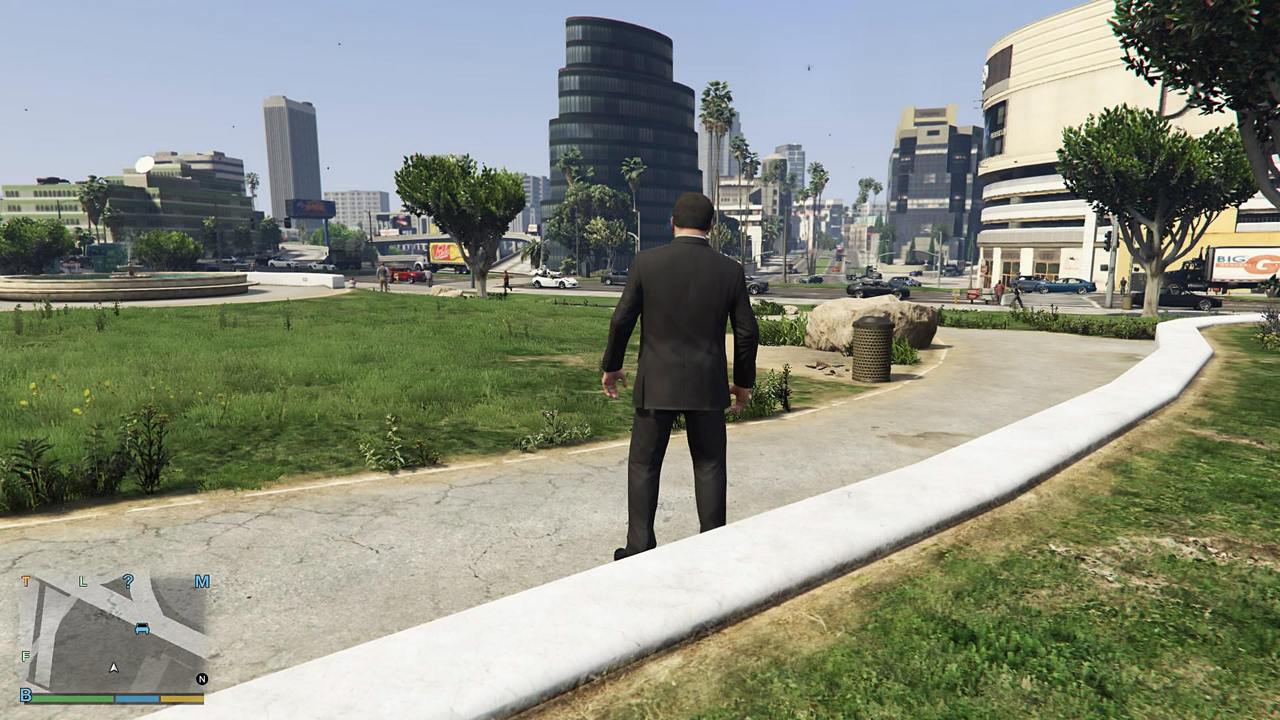The width and height of the screenshot is (1280, 720).
Task: Click the trash can beside the pathway
Action: [872, 350]
